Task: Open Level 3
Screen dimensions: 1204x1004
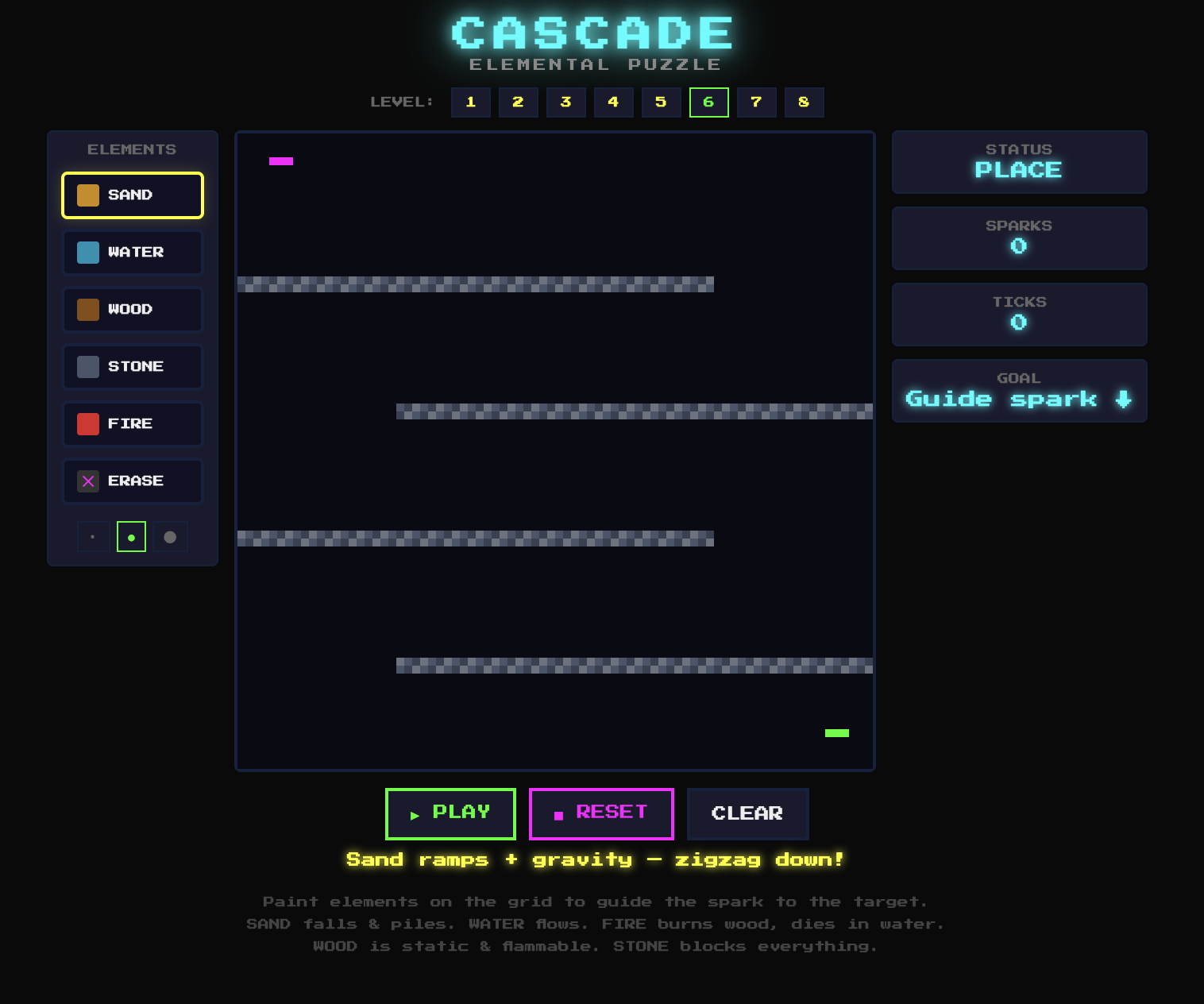Action: coord(565,102)
